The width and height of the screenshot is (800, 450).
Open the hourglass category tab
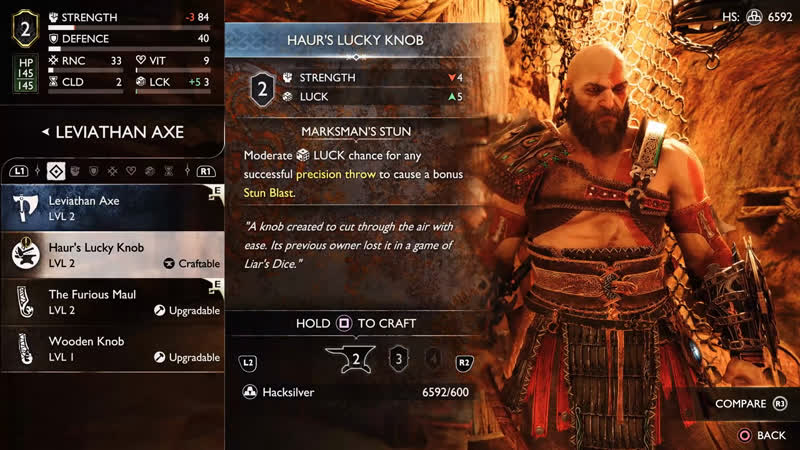point(168,171)
